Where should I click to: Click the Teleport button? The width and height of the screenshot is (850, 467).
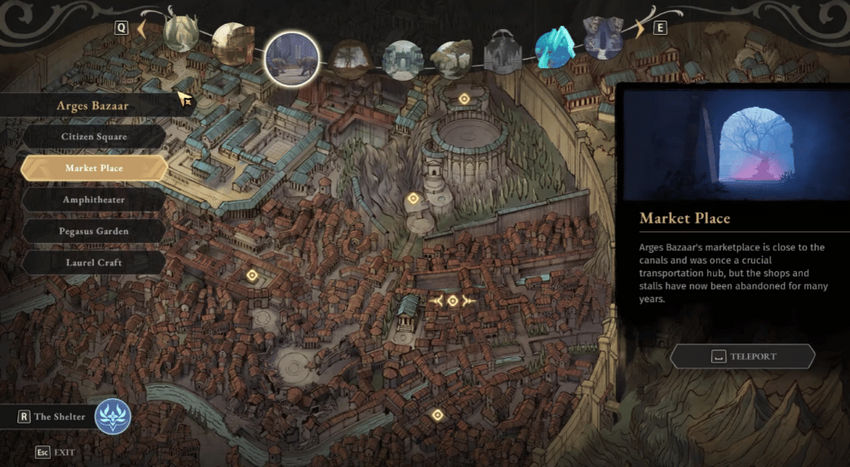[742, 356]
